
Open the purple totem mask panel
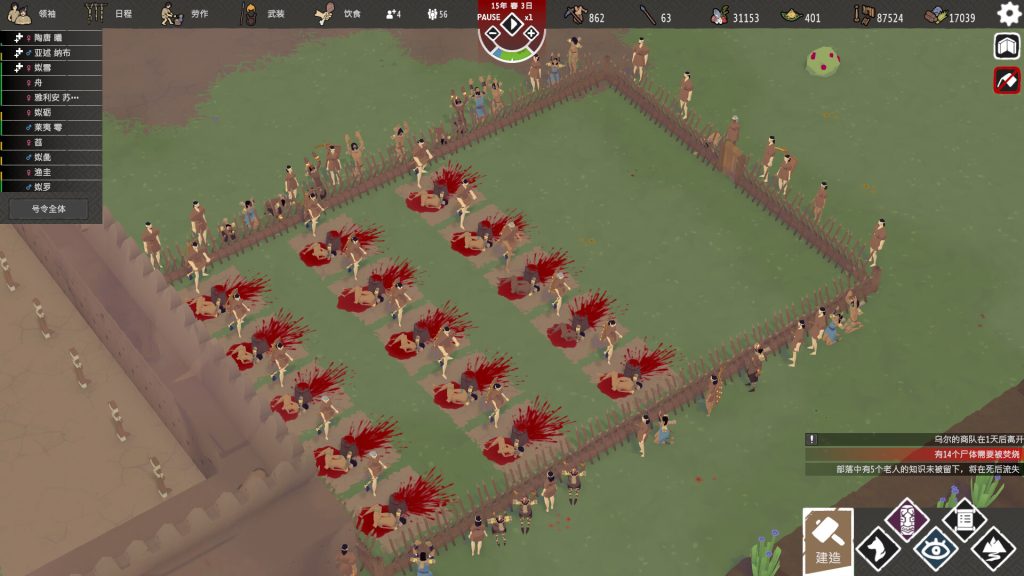(x=907, y=518)
